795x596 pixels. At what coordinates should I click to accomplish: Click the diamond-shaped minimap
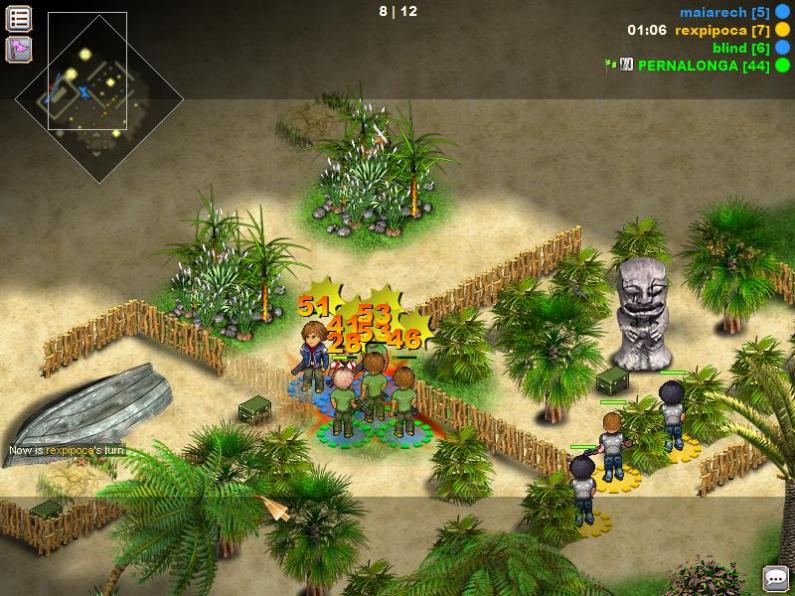click(x=99, y=97)
